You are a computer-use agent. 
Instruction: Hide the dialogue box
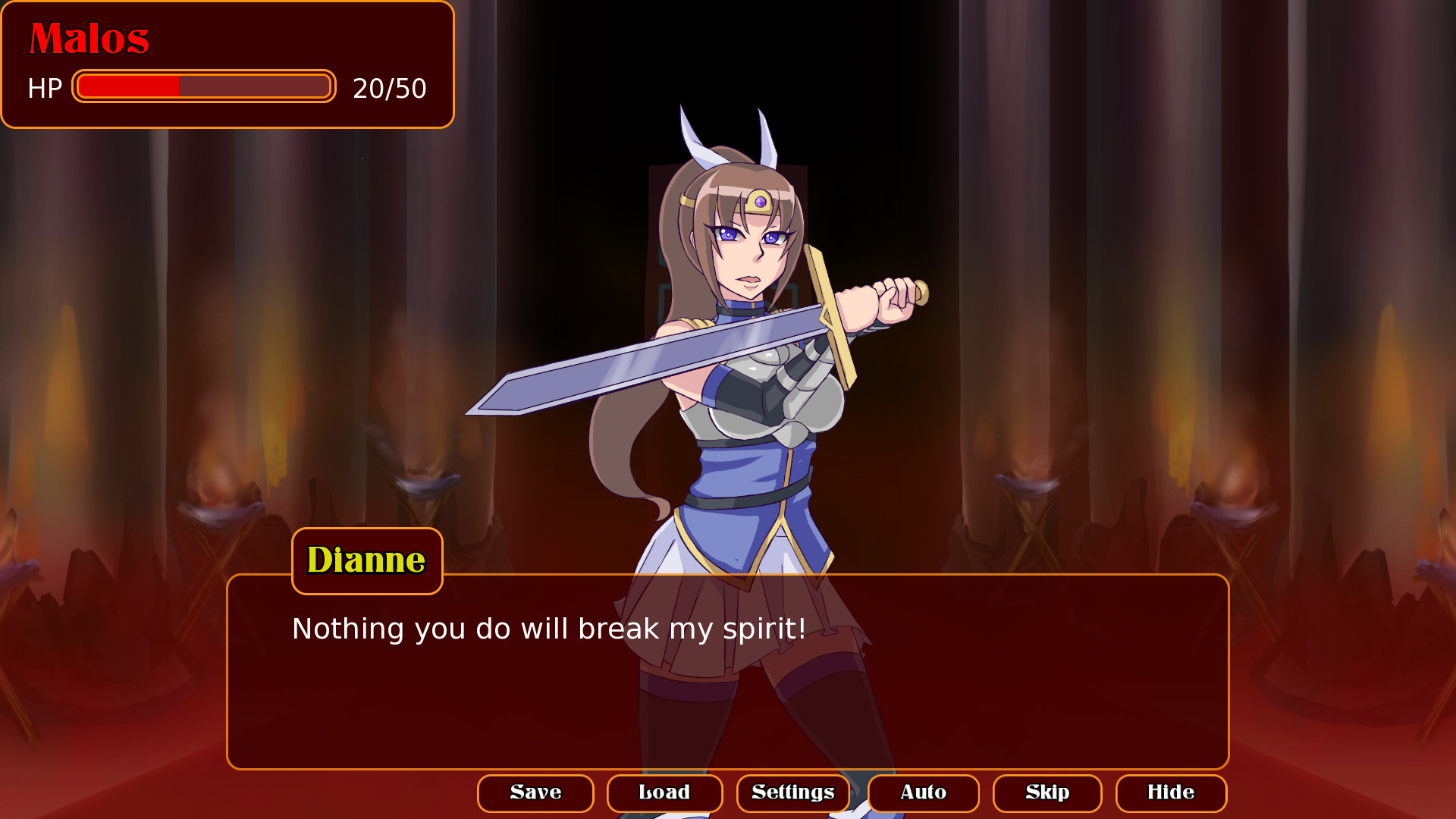[x=1171, y=793]
